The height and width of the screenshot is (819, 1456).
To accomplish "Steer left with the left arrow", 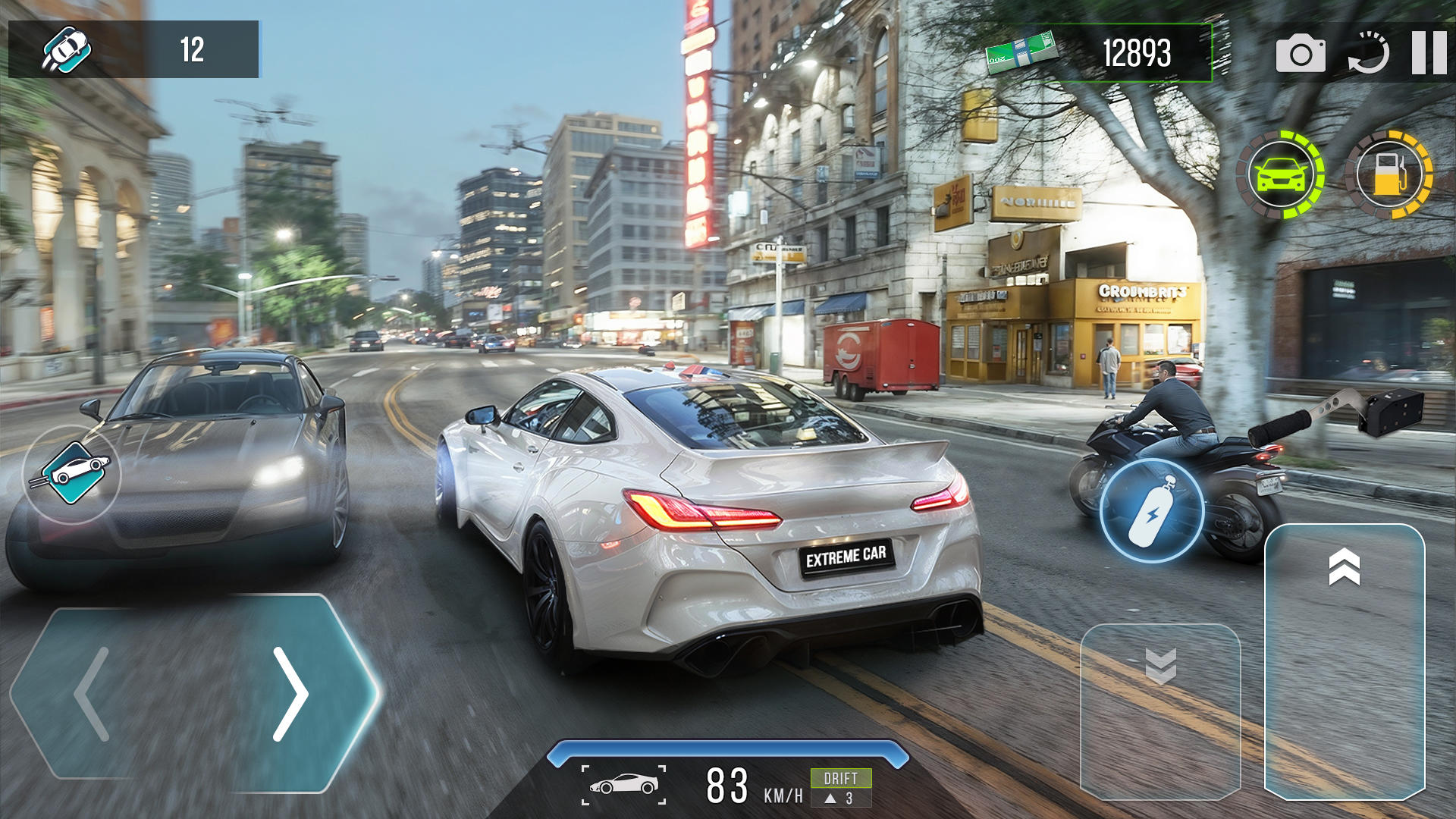I will click(93, 693).
